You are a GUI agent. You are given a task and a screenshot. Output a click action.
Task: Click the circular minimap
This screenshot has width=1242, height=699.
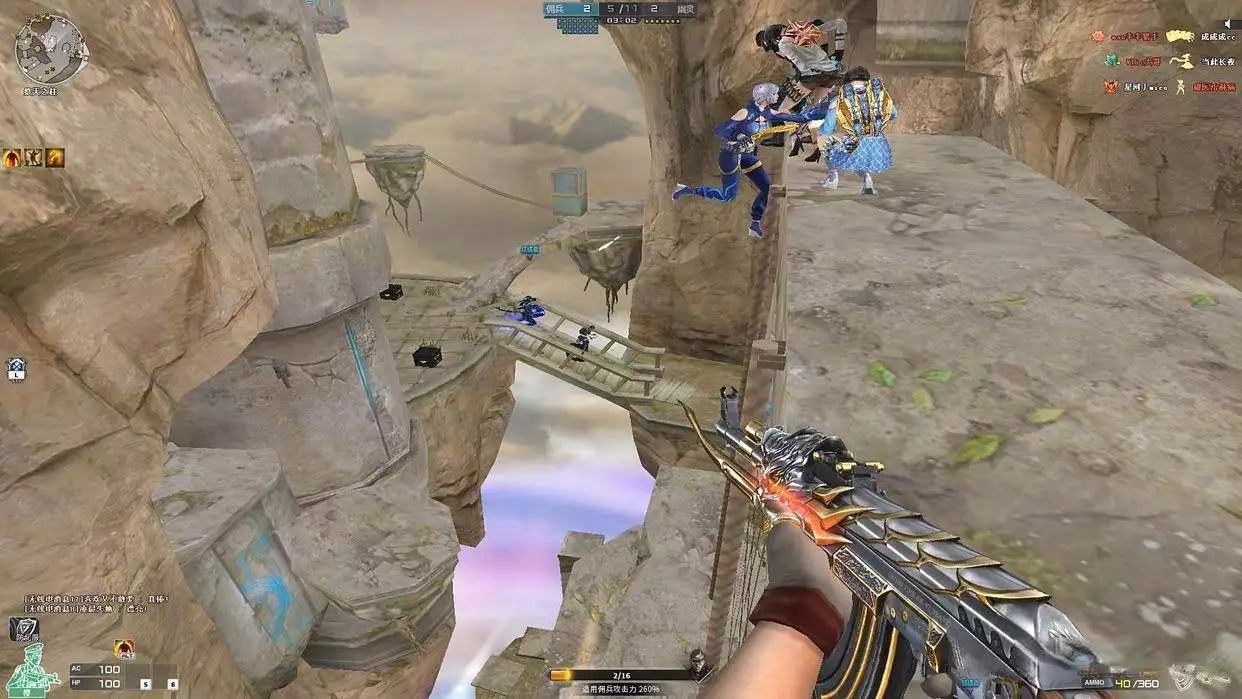pos(51,48)
